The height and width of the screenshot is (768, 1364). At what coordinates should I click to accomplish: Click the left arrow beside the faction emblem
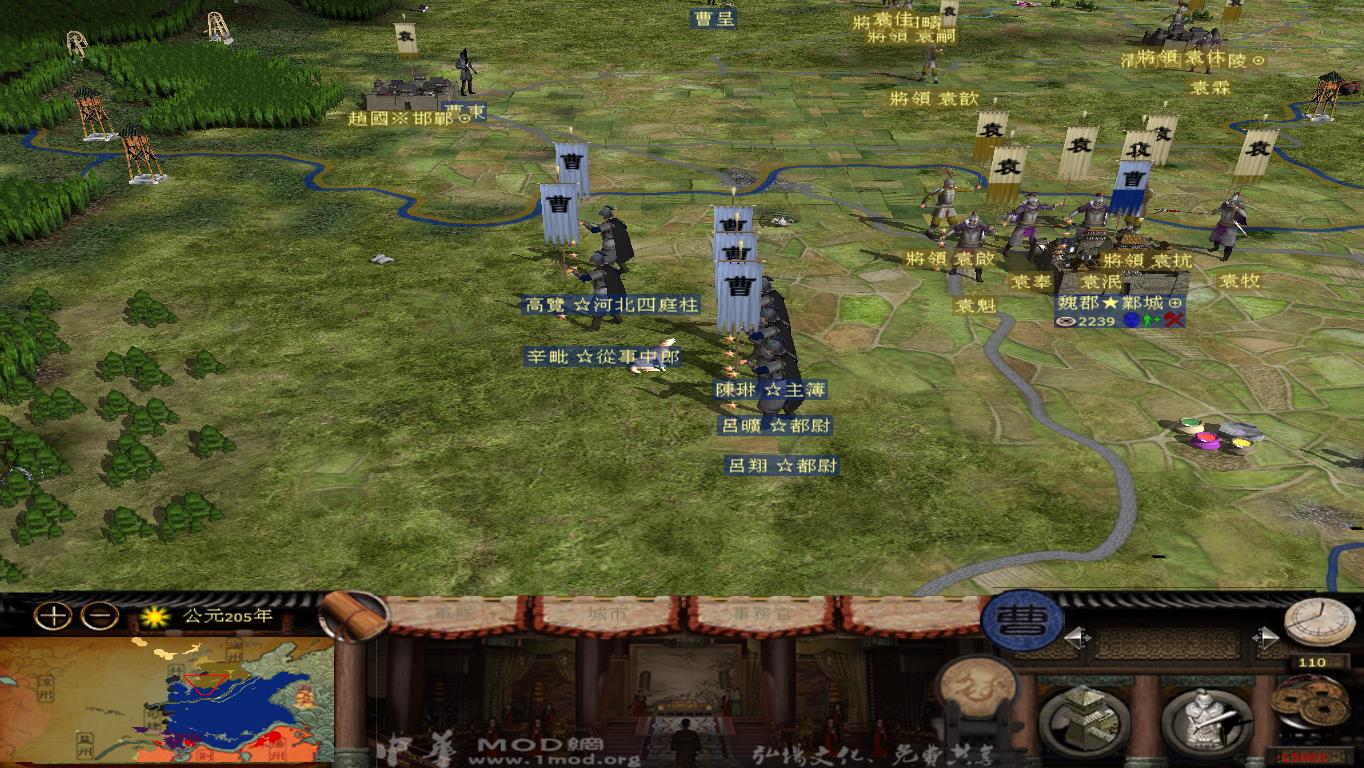pos(1079,637)
